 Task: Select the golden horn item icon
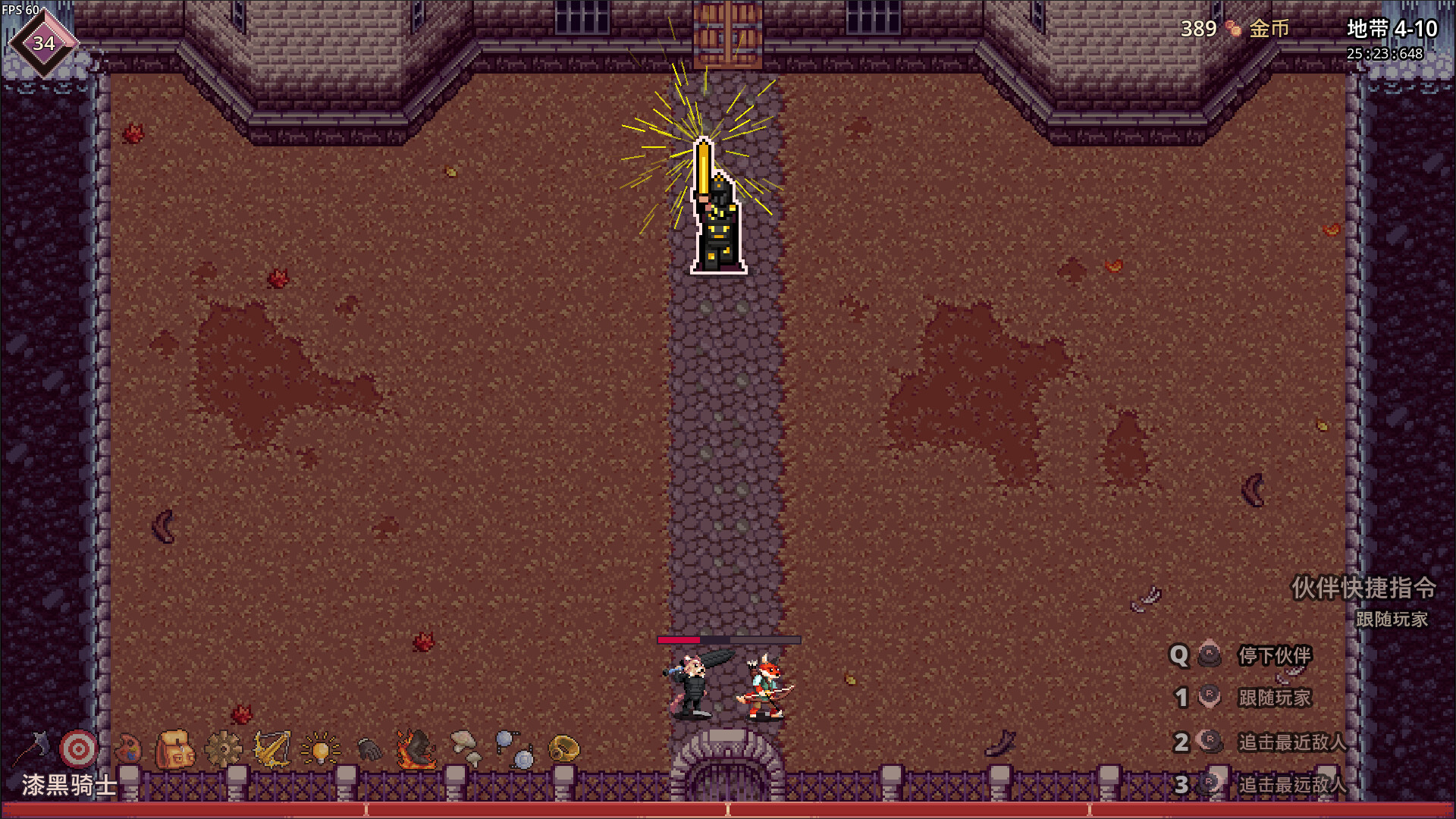(563, 748)
